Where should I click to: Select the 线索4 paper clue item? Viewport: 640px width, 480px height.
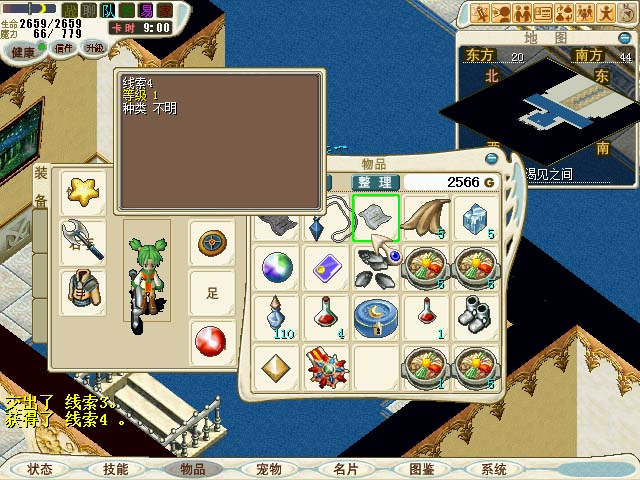(376, 218)
